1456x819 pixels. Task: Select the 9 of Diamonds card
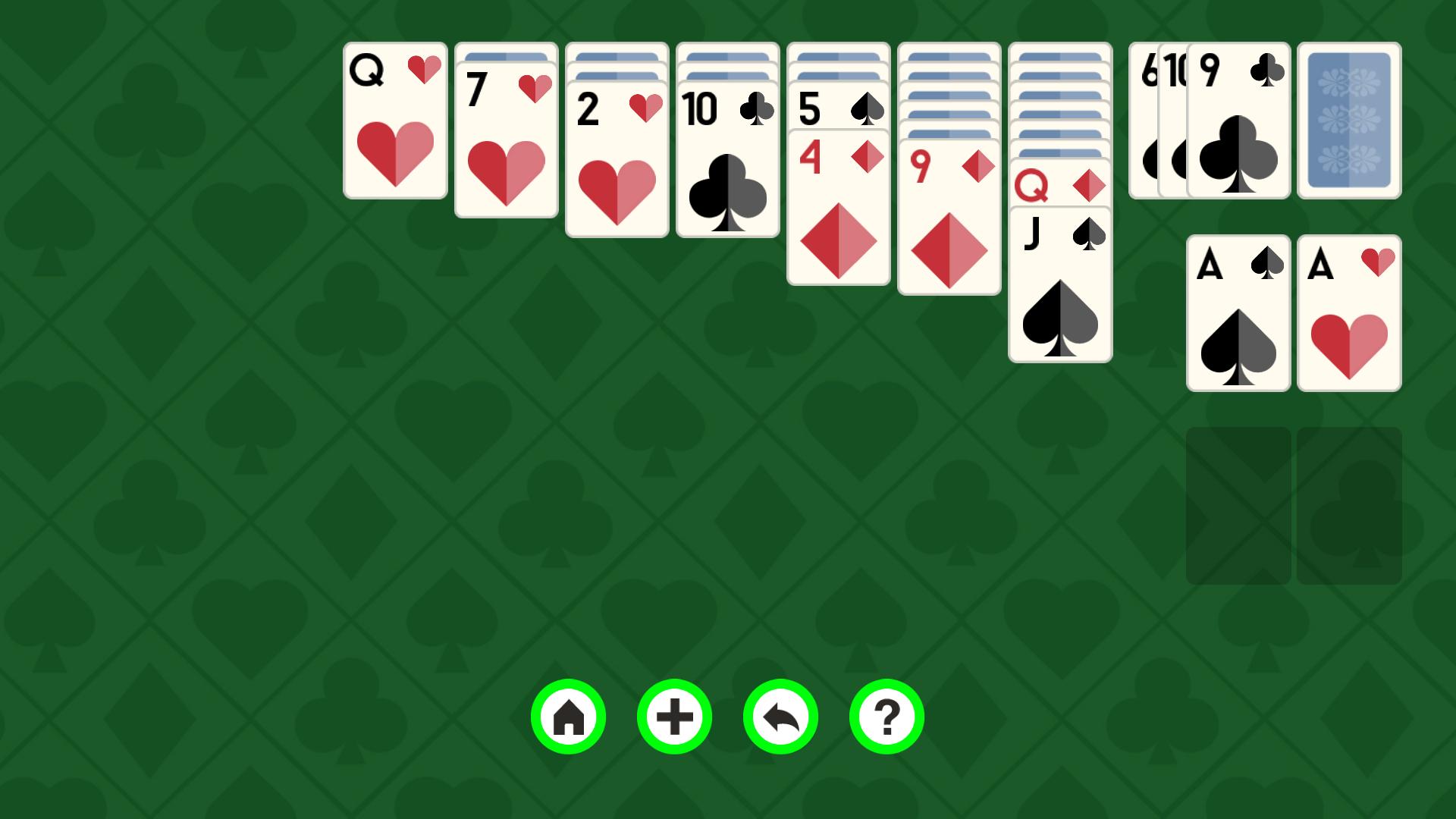tap(948, 220)
